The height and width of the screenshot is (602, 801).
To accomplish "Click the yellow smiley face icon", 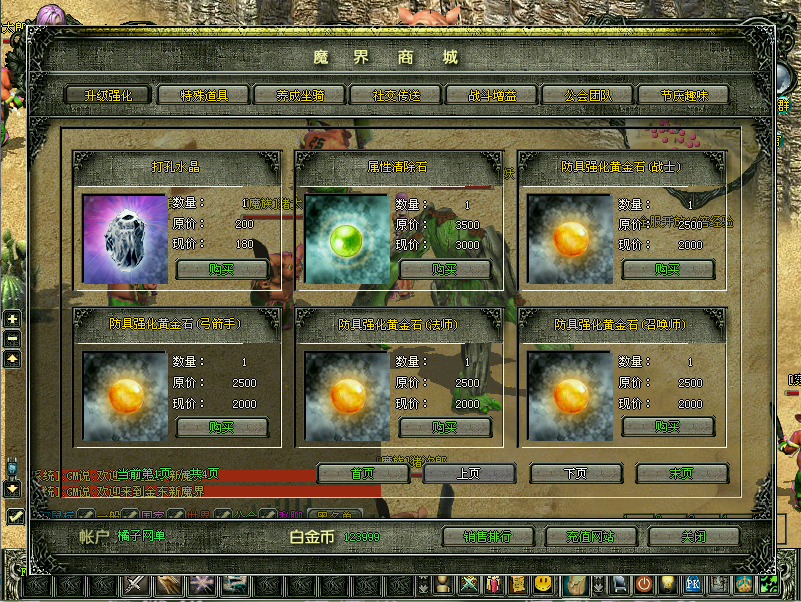I will coord(543,583).
